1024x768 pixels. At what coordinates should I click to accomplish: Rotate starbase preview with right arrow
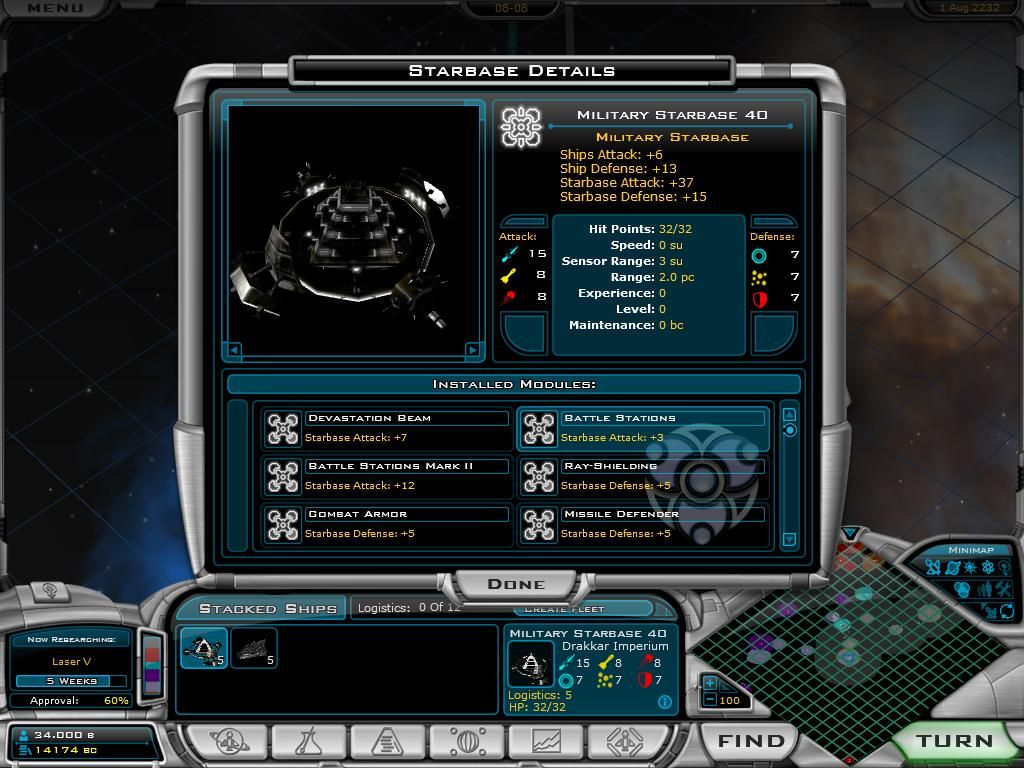(x=473, y=350)
